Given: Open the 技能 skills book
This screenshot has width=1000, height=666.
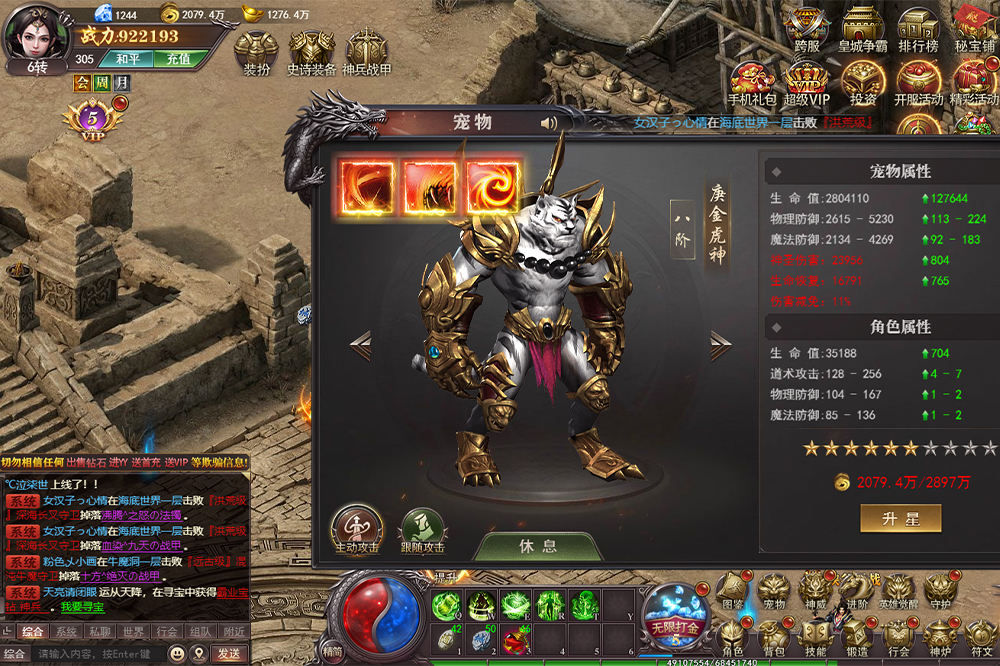Looking at the screenshot, I should click(816, 635).
